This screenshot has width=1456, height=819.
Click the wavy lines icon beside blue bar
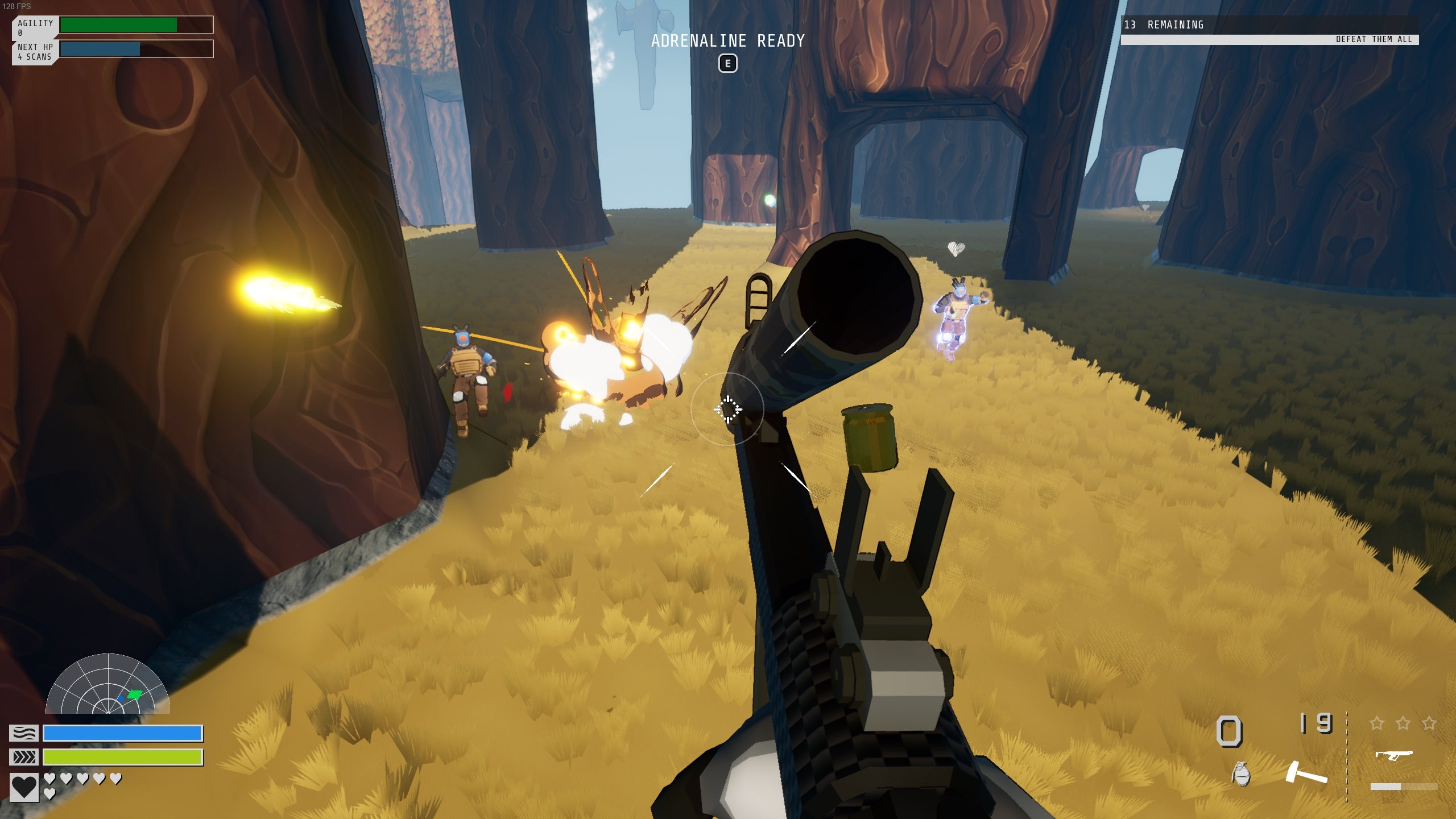24,733
